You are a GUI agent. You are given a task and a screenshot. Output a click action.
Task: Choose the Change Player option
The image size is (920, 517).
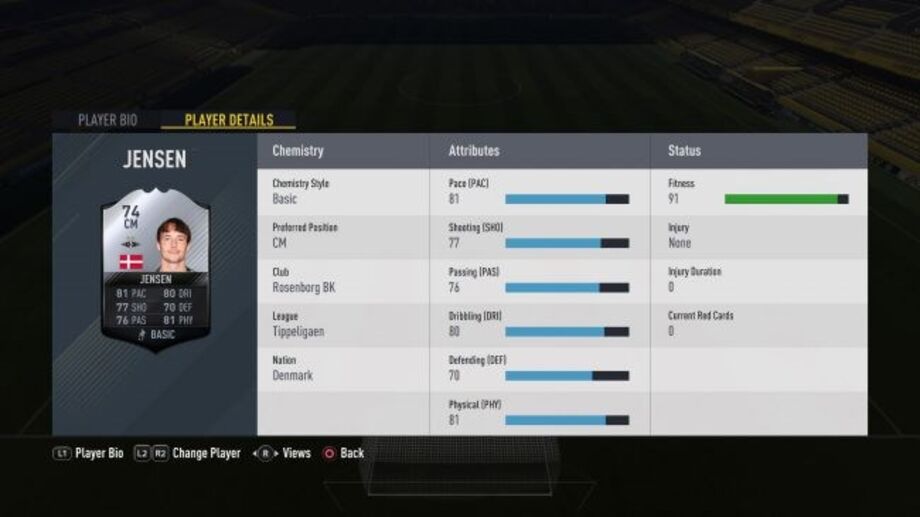pyautogui.click(x=188, y=453)
